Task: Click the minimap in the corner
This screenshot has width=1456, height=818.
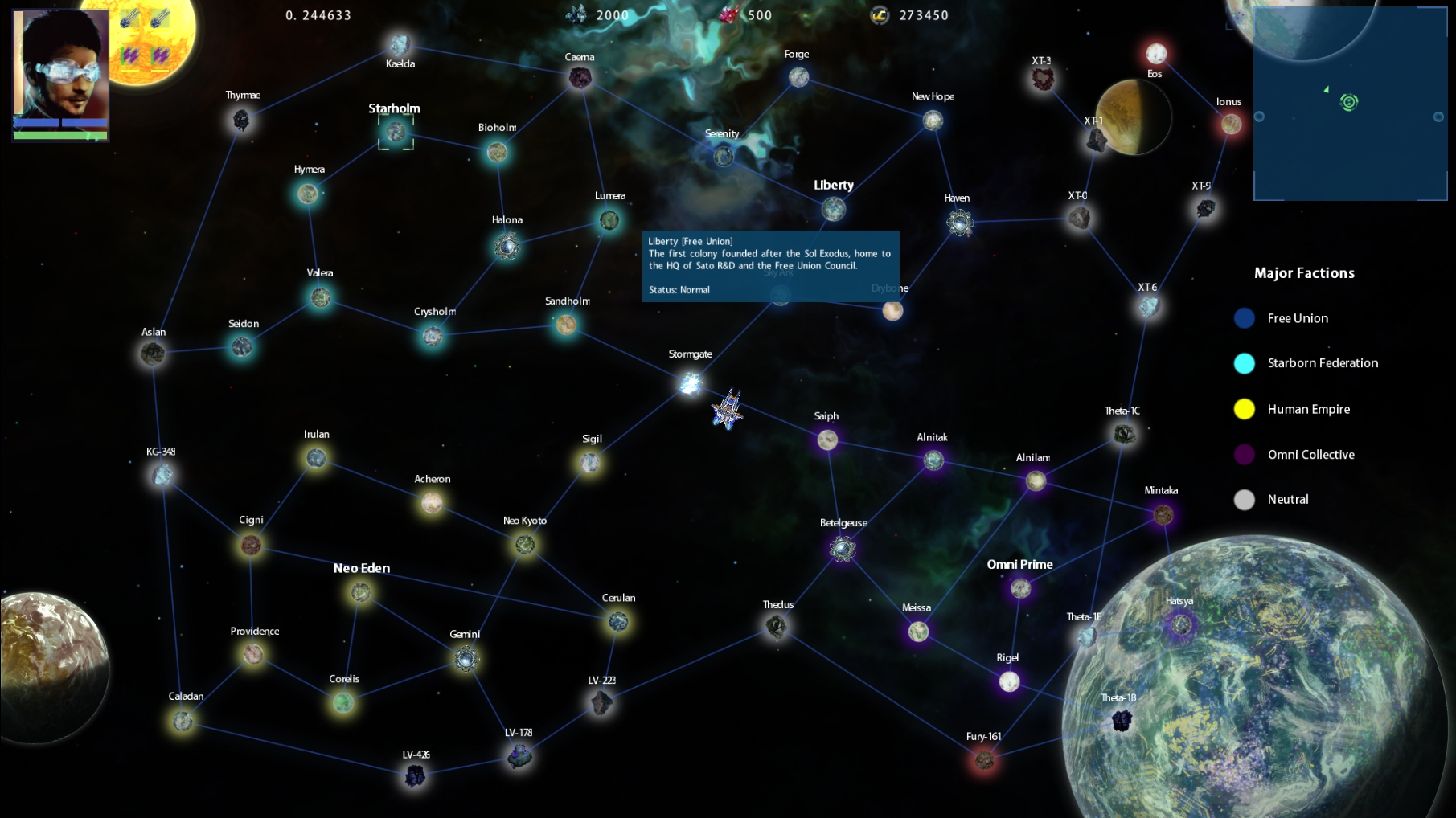Action: (1349, 104)
